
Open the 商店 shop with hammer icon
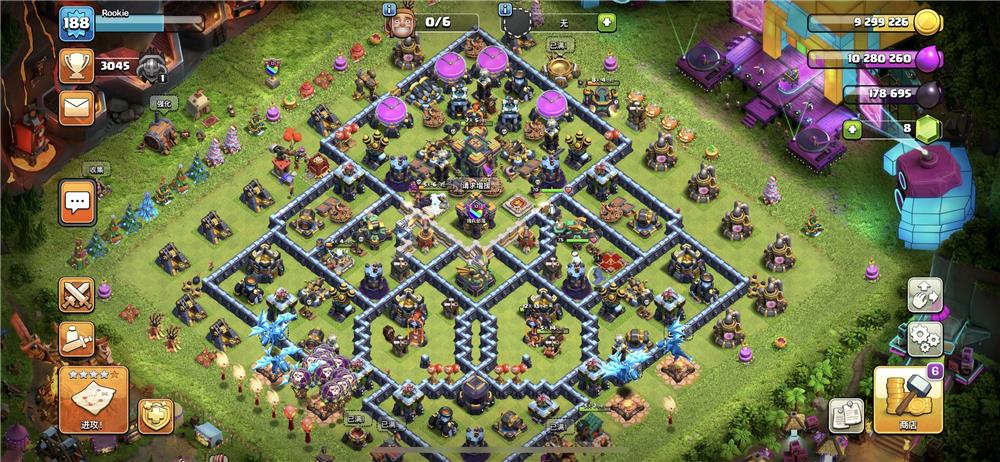tap(906, 399)
